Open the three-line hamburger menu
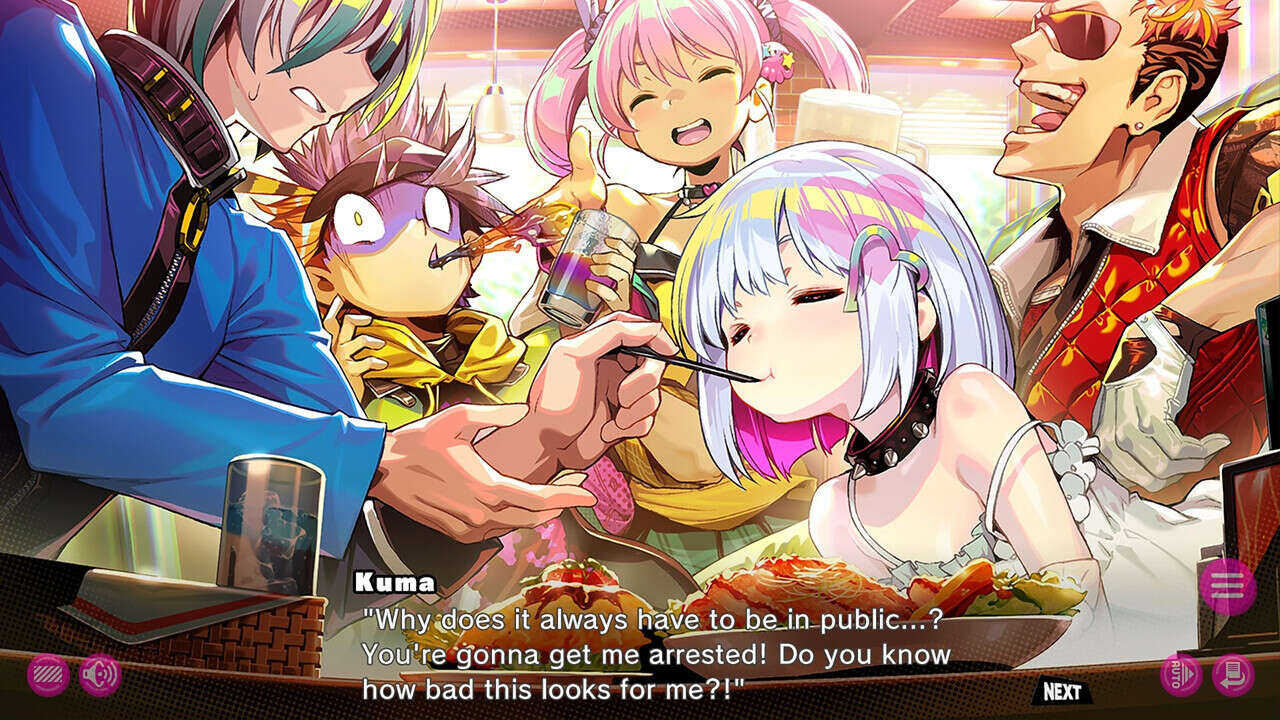Image resolution: width=1280 pixels, height=720 pixels. (x=1227, y=586)
